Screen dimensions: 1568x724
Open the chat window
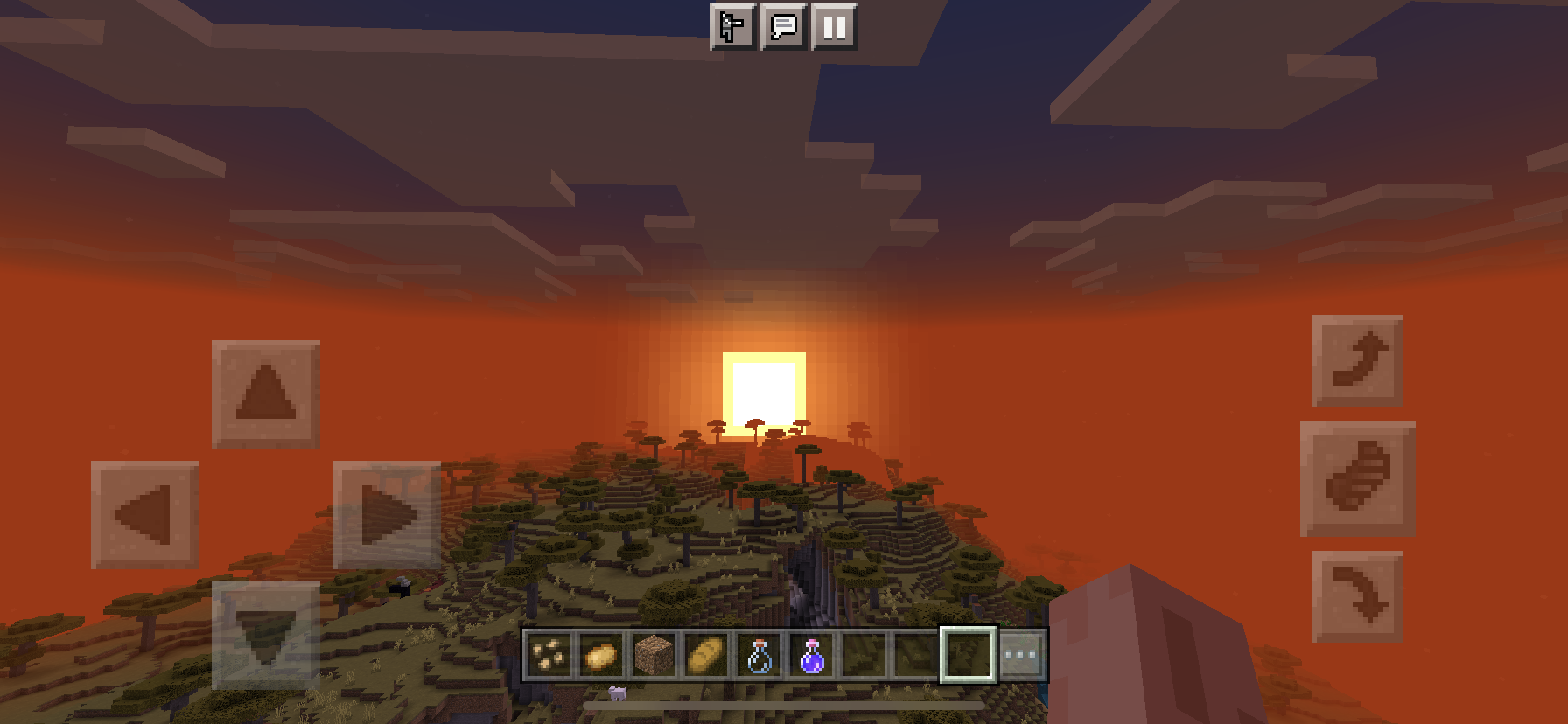tap(782, 27)
